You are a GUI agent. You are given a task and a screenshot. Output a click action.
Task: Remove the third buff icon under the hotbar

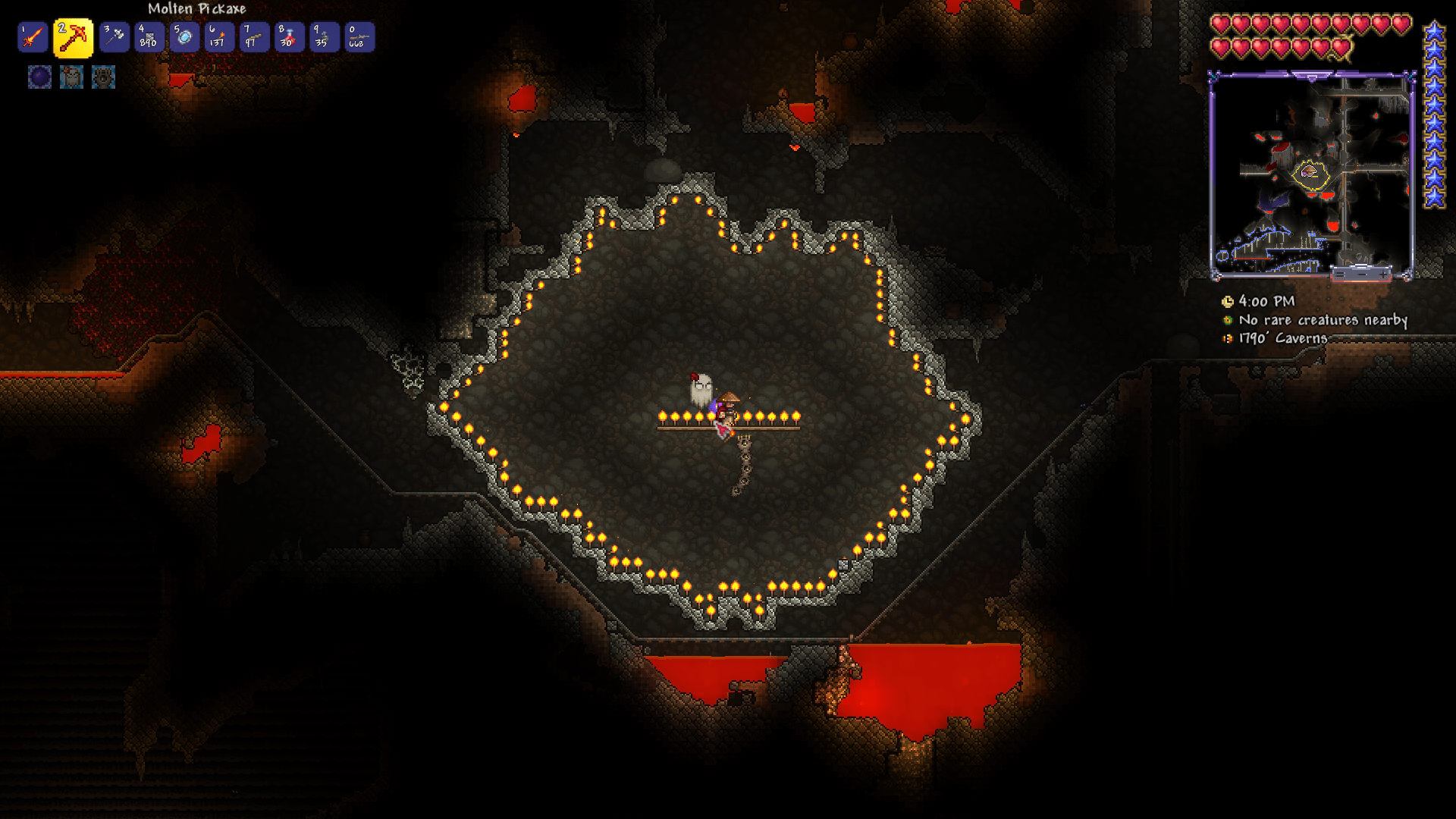(102, 77)
